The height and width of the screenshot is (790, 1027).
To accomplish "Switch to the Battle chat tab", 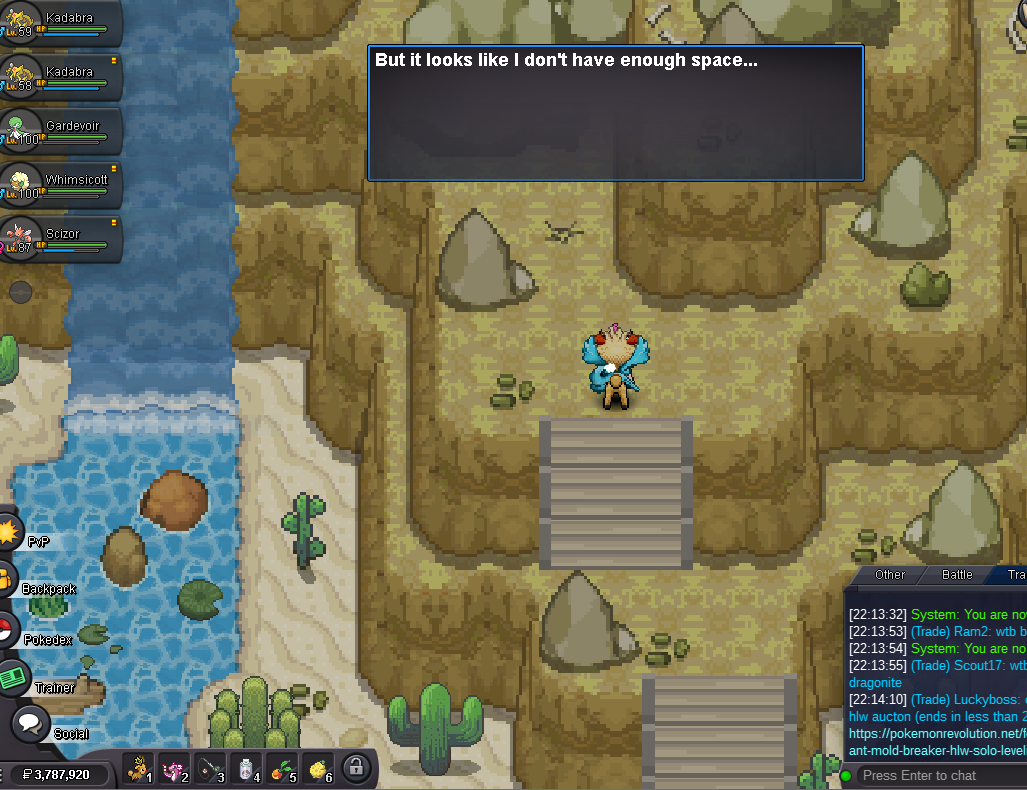I will coord(957,575).
